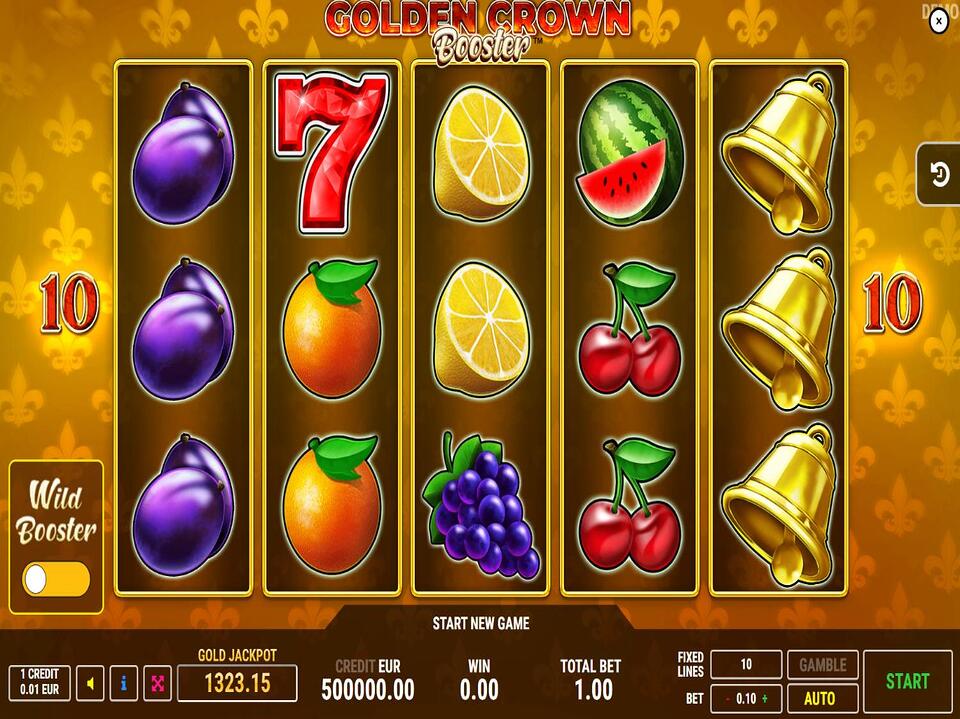Open the info paytable icon
The image size is (960, 719).
pyautogui.click(x=124, y=684)
